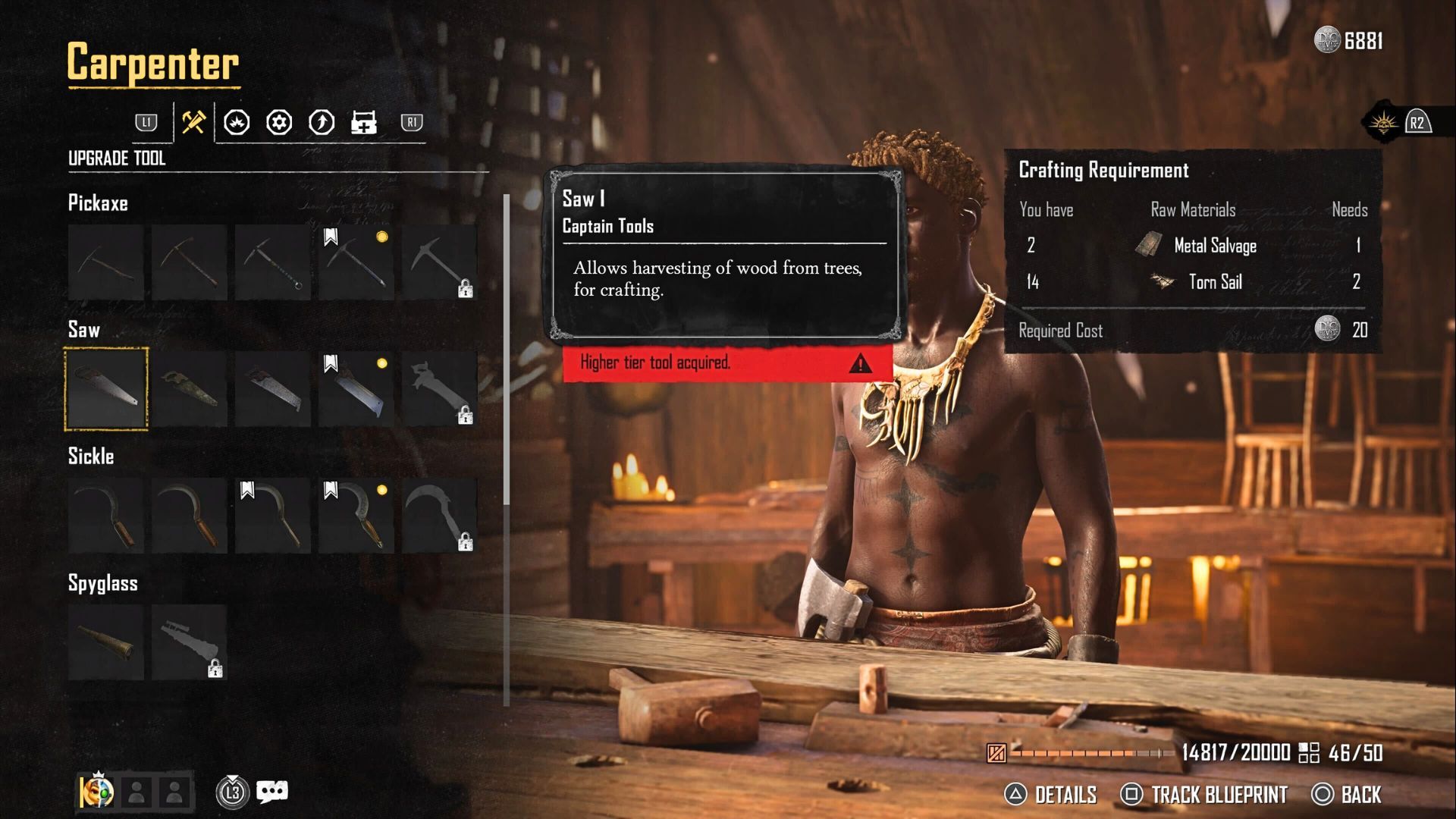The image size is (1456, 819).
Task: Click the L3 player indicator control
Action: point(233,791)
